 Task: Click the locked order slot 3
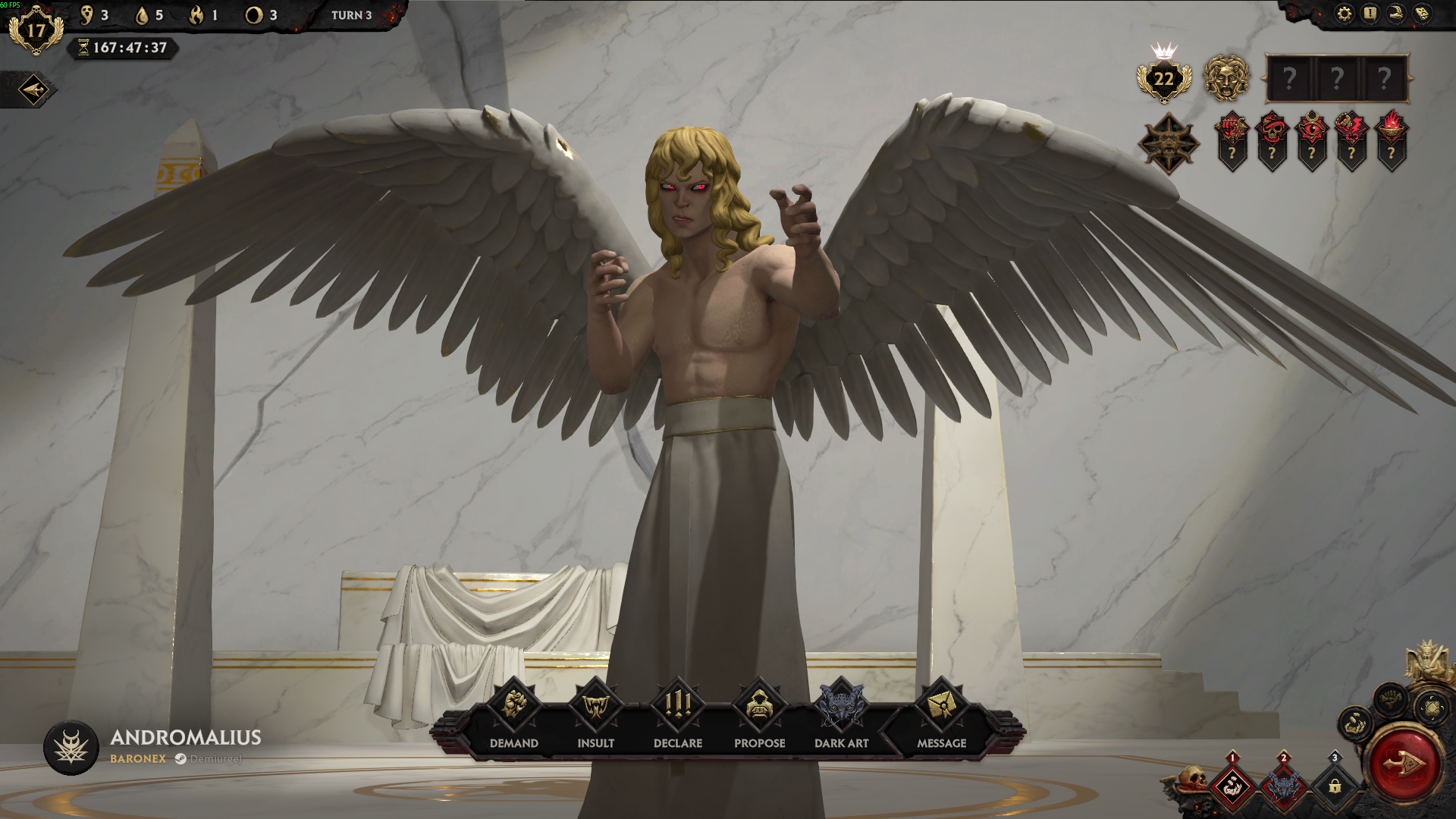click(1335, 786)
